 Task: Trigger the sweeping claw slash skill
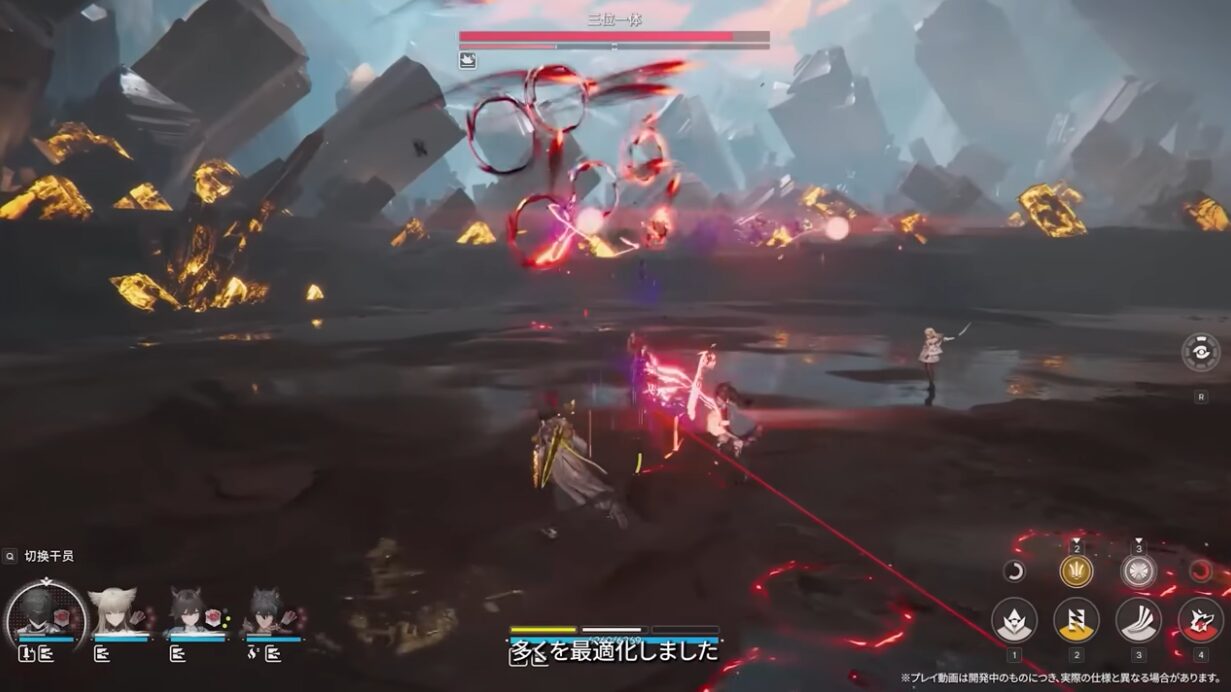(x=1138, y=620)
